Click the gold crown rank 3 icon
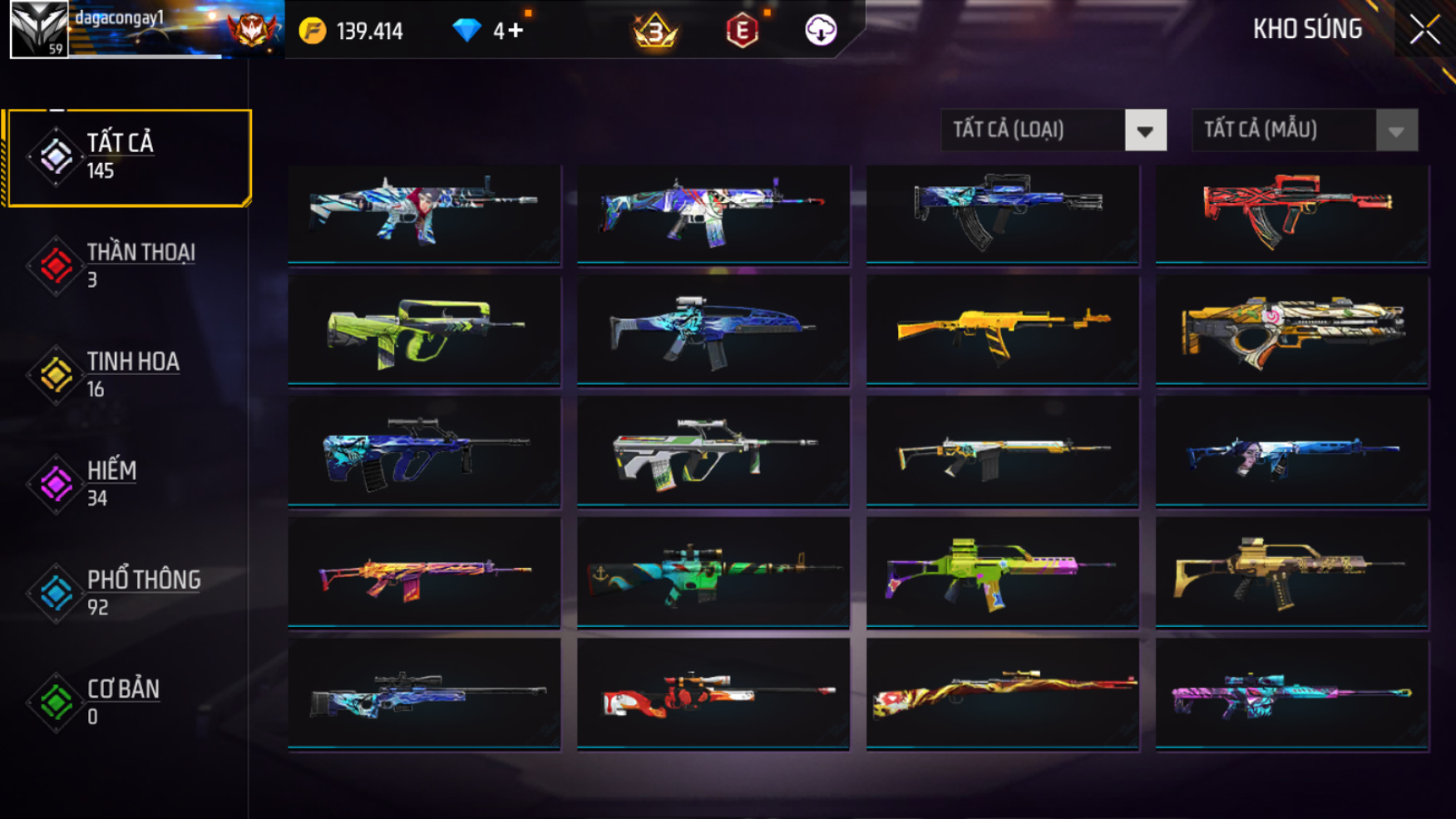 pos(655,32)
